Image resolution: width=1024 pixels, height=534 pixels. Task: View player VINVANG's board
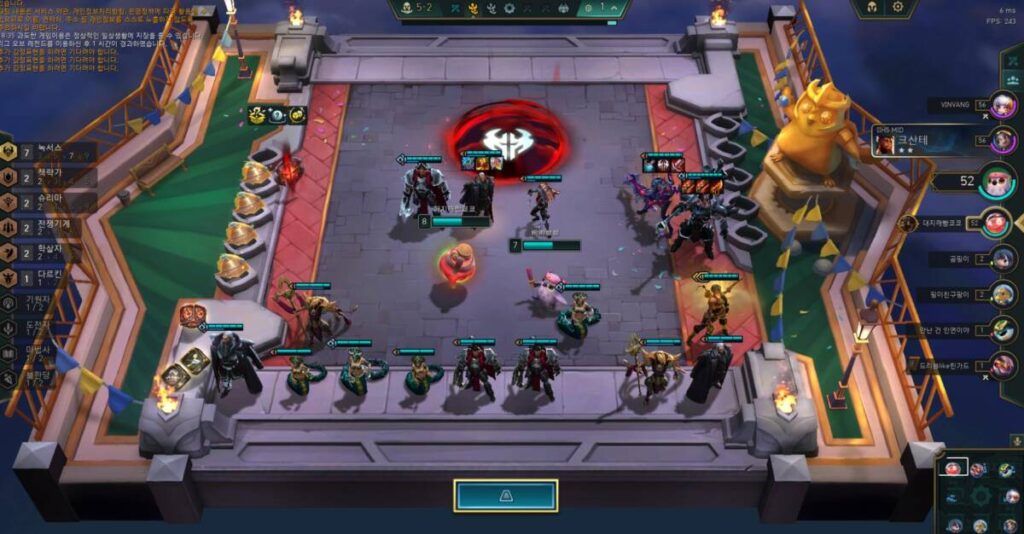pos(1003,106)
